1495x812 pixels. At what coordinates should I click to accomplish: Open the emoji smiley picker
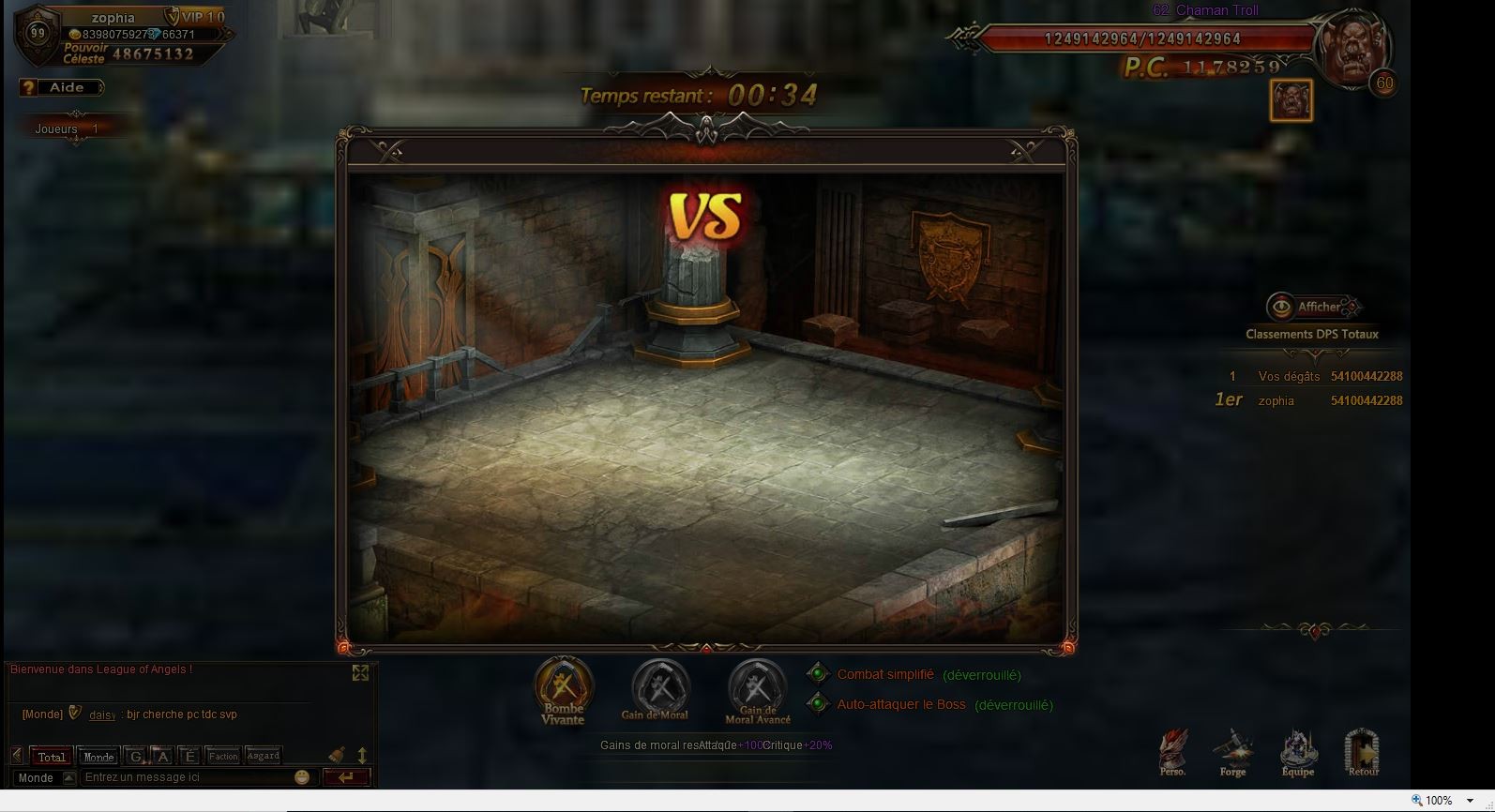coord(302,777)
